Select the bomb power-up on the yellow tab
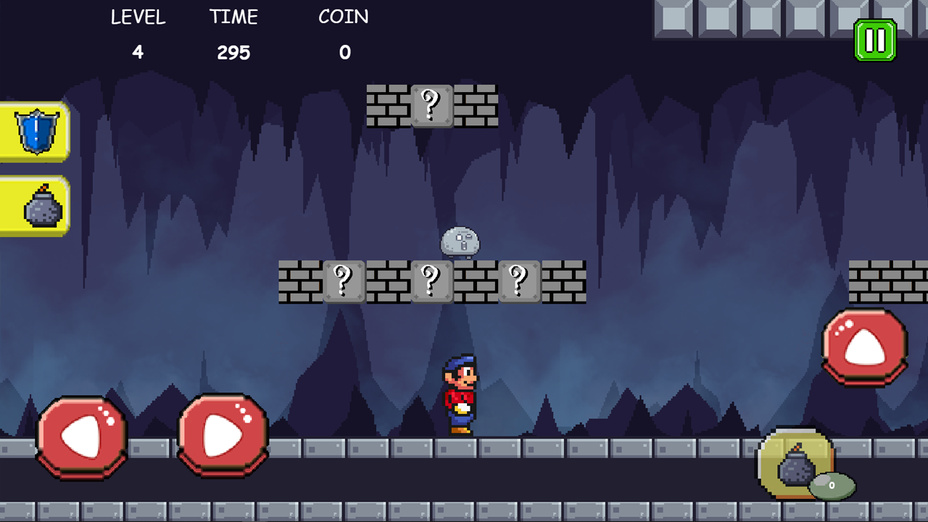 pyautogui.click(x=37, y=206)
